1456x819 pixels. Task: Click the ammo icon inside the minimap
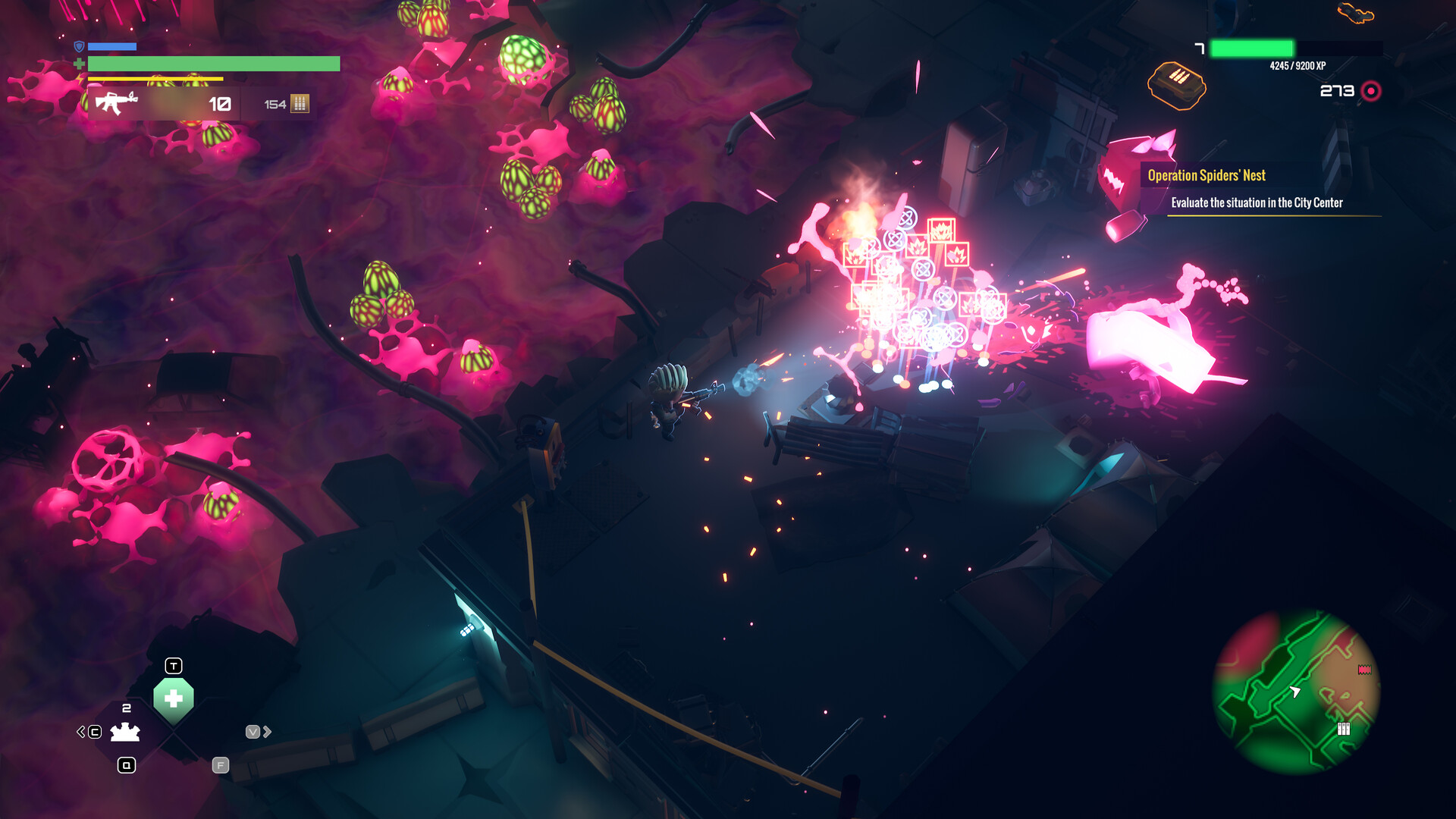coord(1343,730)
